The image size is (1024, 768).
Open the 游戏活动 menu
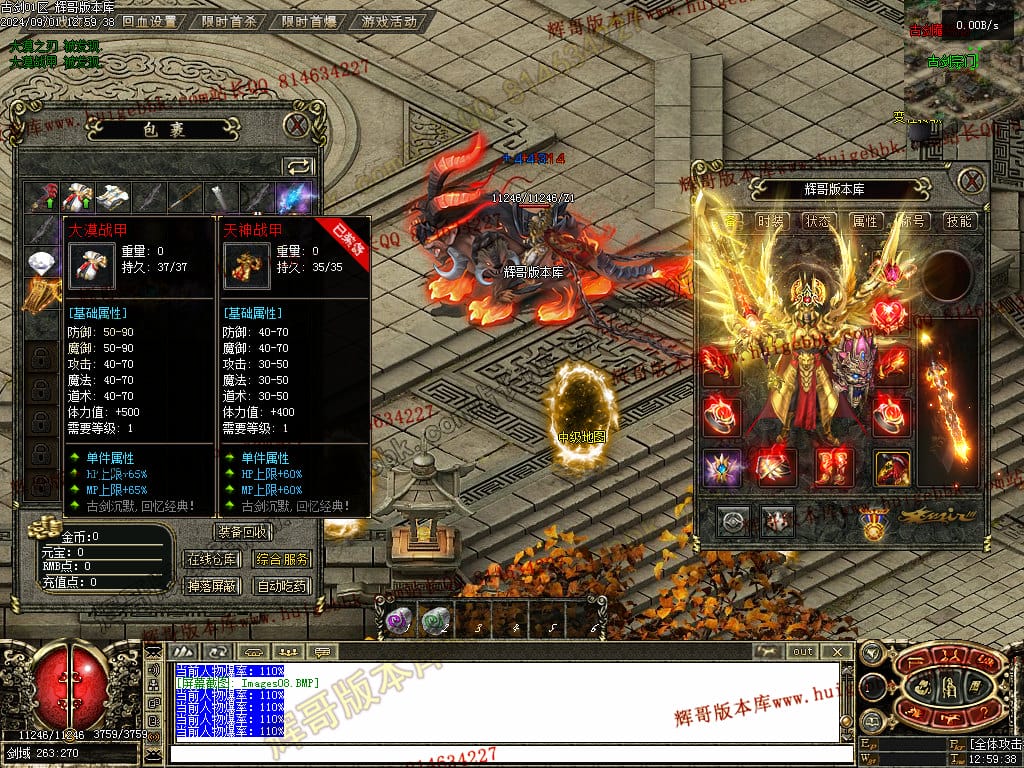pos(389,21)
